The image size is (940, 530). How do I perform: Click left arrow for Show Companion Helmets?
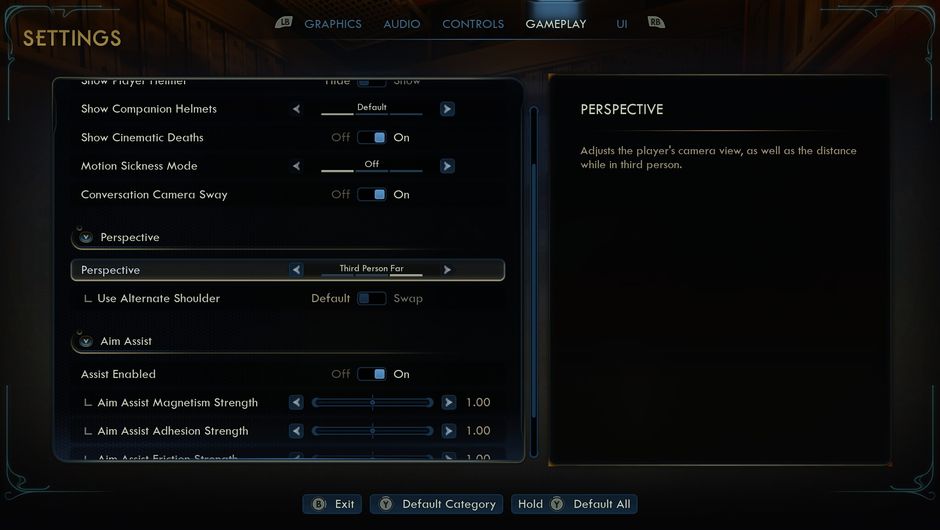(296, 109)
